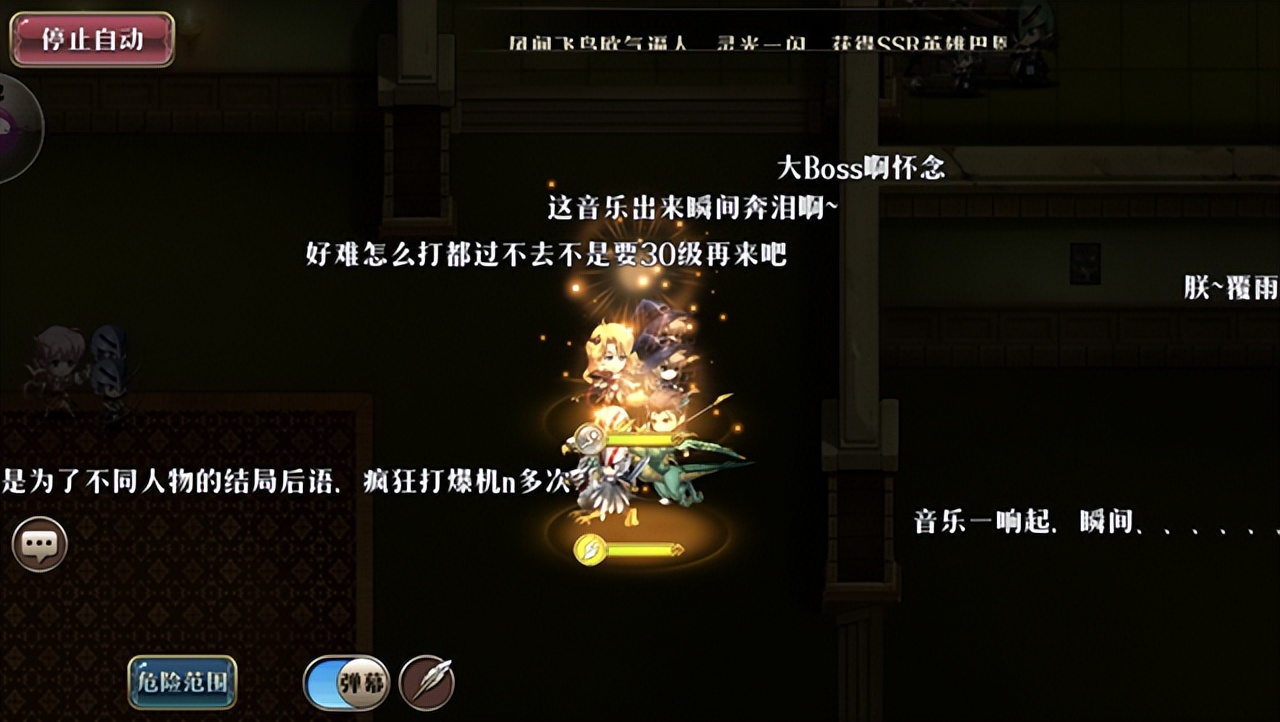Viewport: 1280px width, 722px height.
Task: Tap the 危险范围 danger range button
Action: coord(182,685)
